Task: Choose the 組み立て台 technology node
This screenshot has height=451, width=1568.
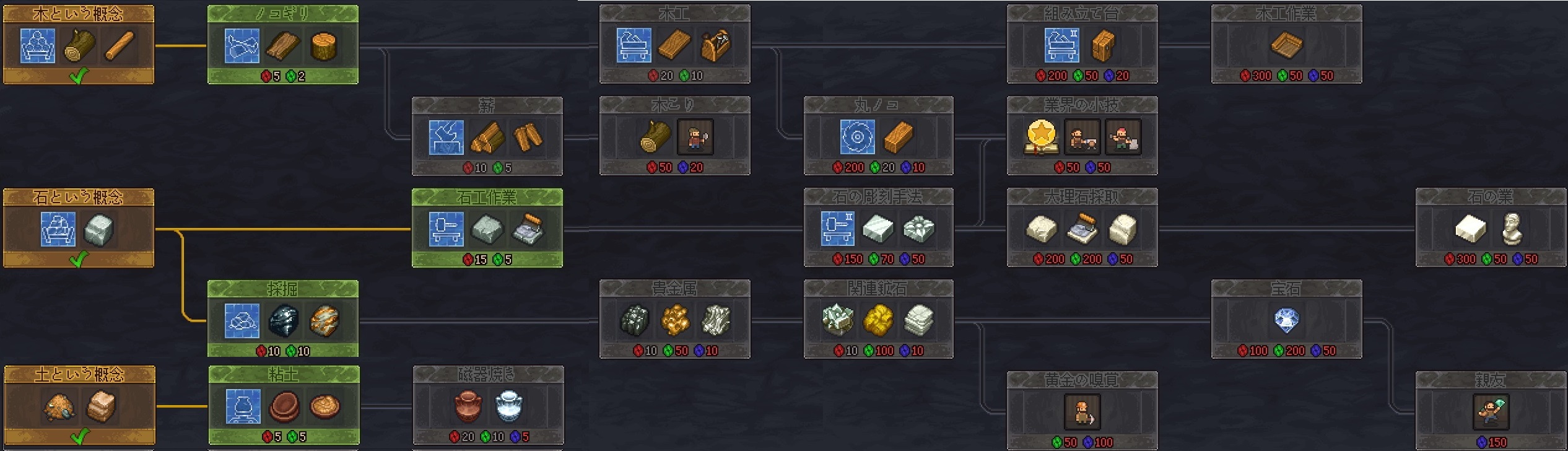Action: (x=1082, y=45)
